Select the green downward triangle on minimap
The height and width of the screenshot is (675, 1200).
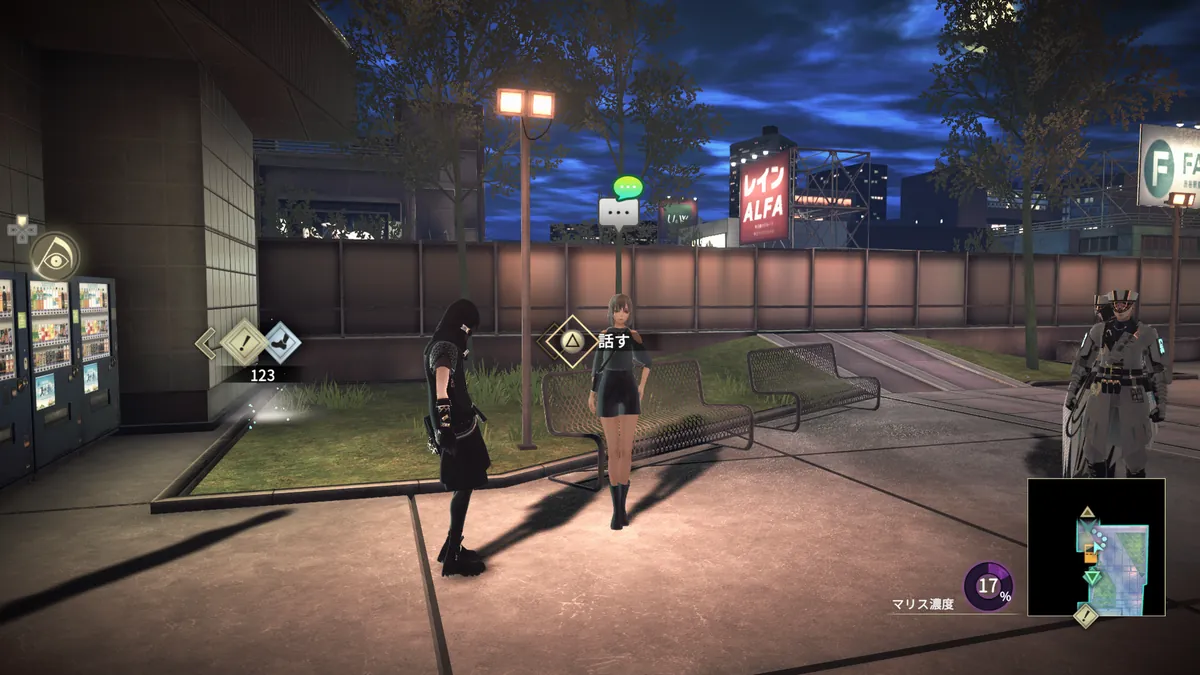pyautogui.click(x=1092, y=577)
